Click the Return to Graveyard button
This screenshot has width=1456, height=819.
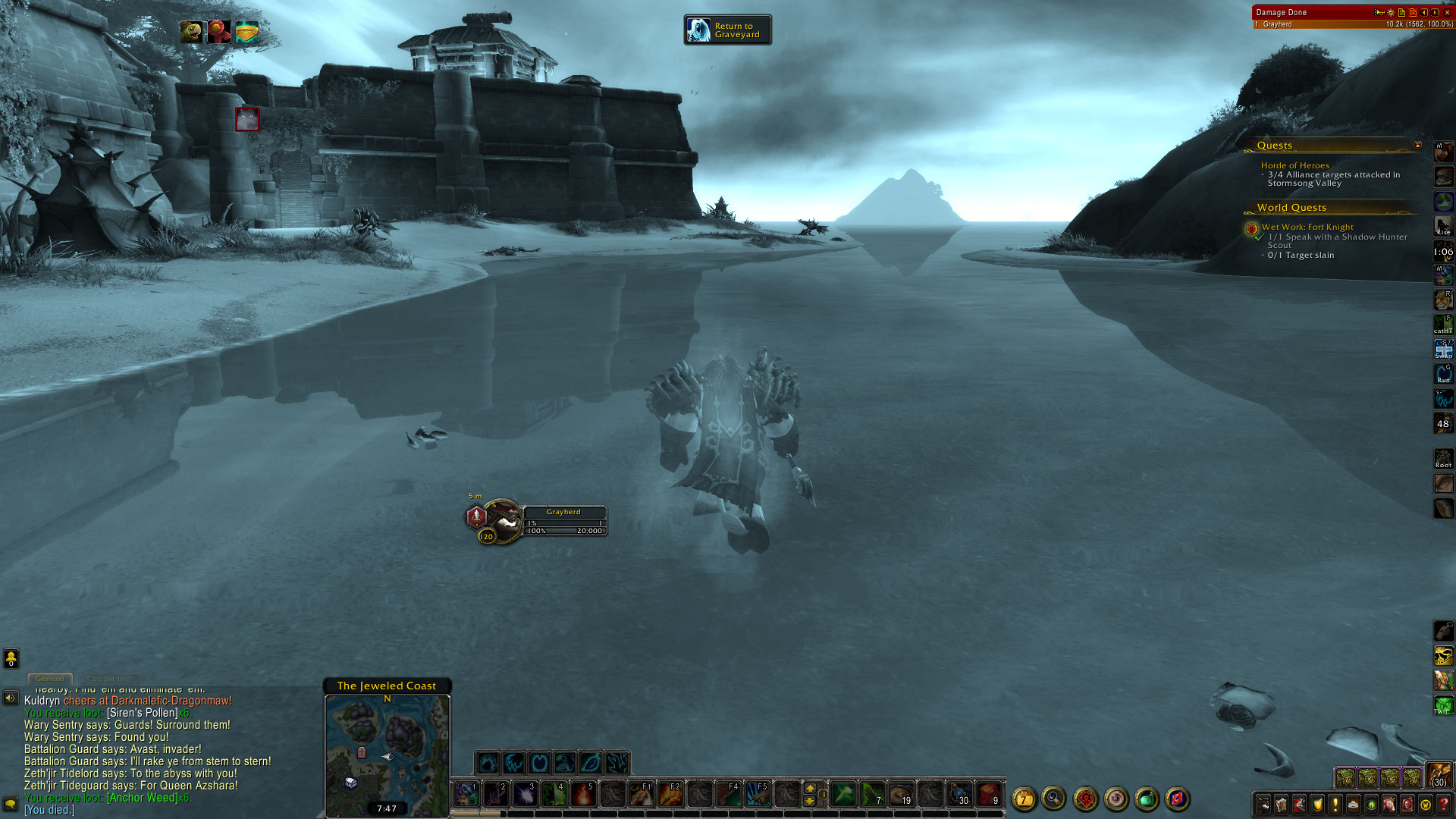(x=727, y=30)
